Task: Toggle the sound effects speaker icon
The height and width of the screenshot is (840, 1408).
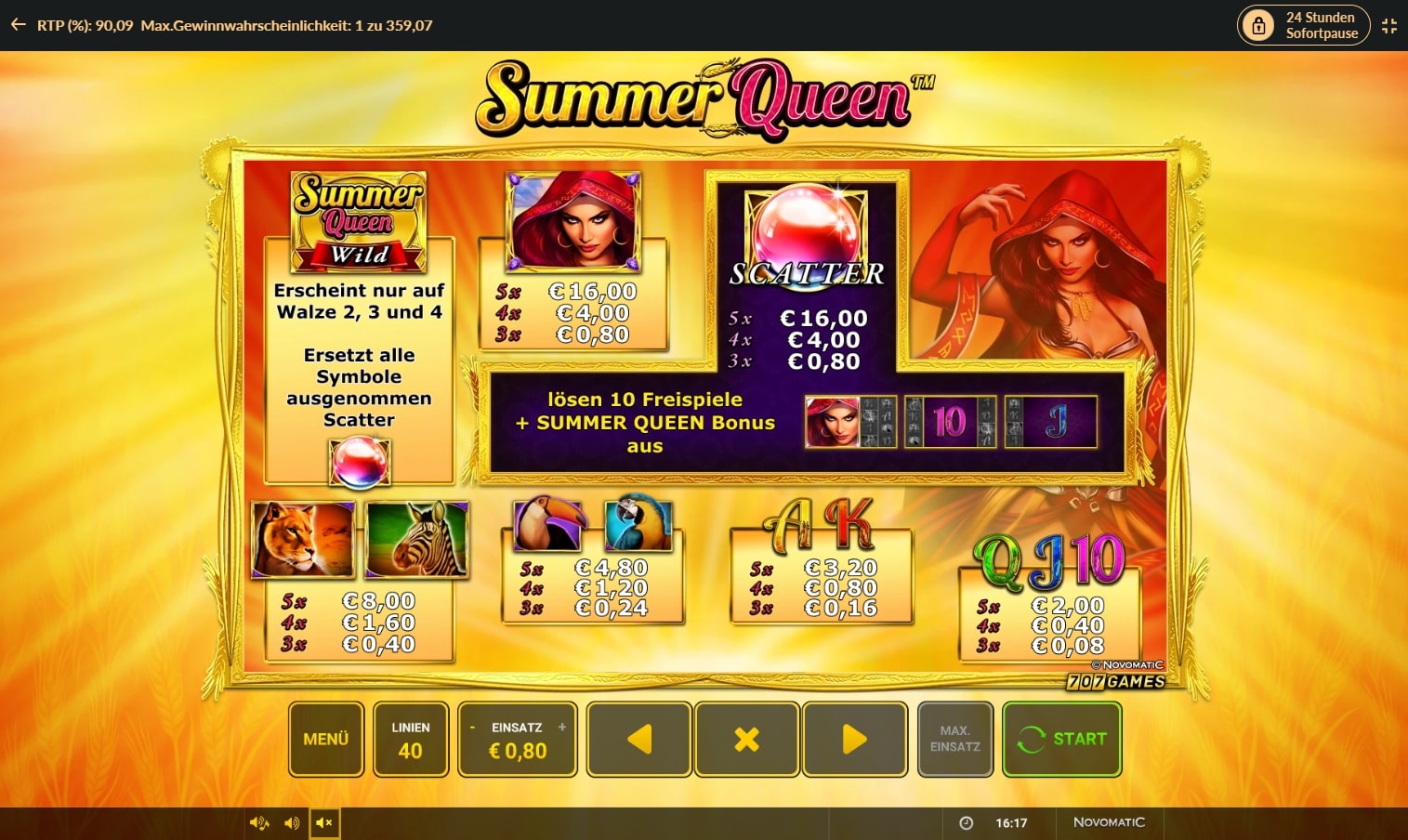Action: (x=291, y=822)
